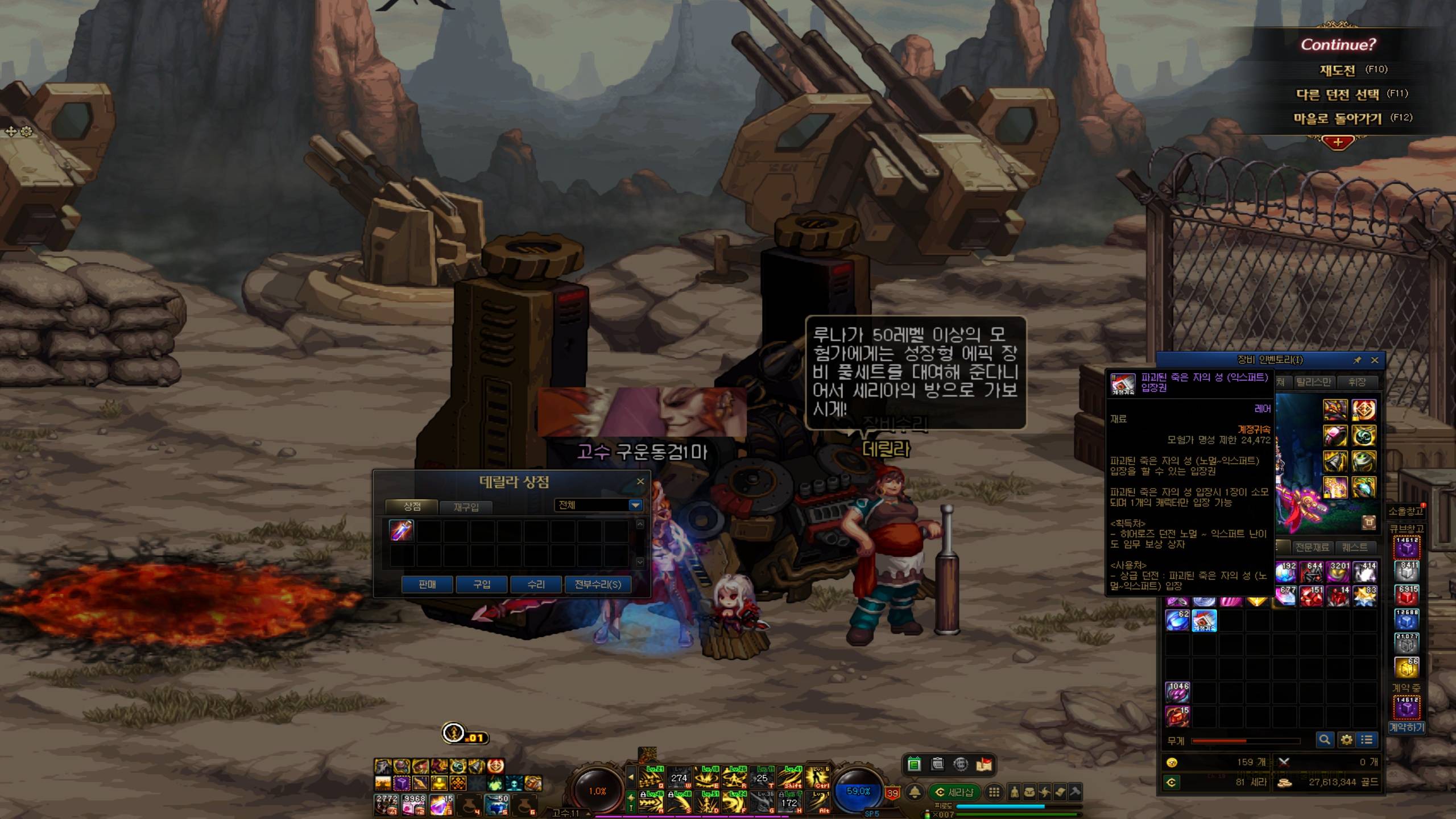Click the 구입 buy button
This screenshot has height=819, width=1456.
pyautogui.click(x=482, y=584)
